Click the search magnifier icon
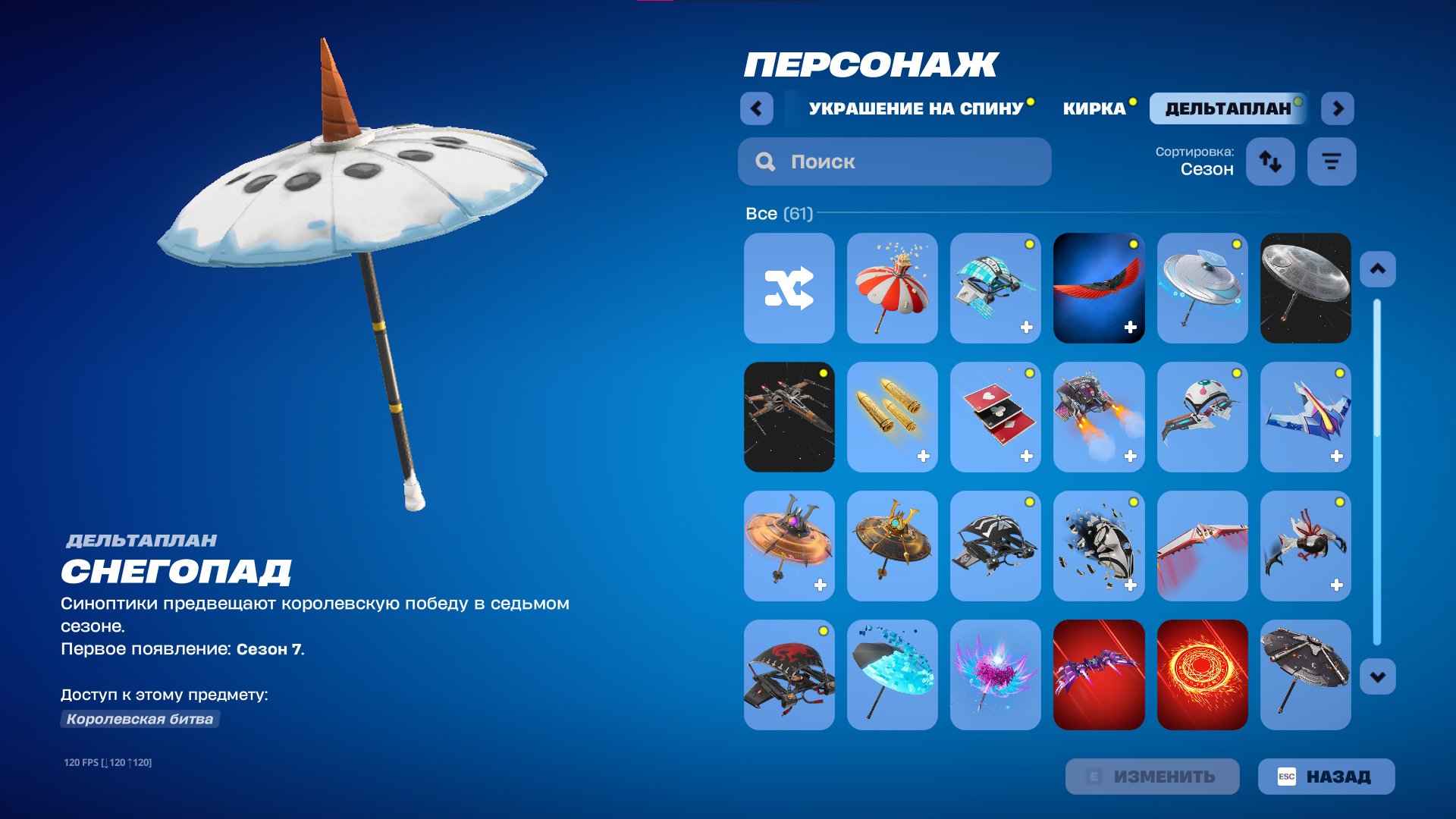Viewport: 1456px width, 819px height. click(765, 161)
